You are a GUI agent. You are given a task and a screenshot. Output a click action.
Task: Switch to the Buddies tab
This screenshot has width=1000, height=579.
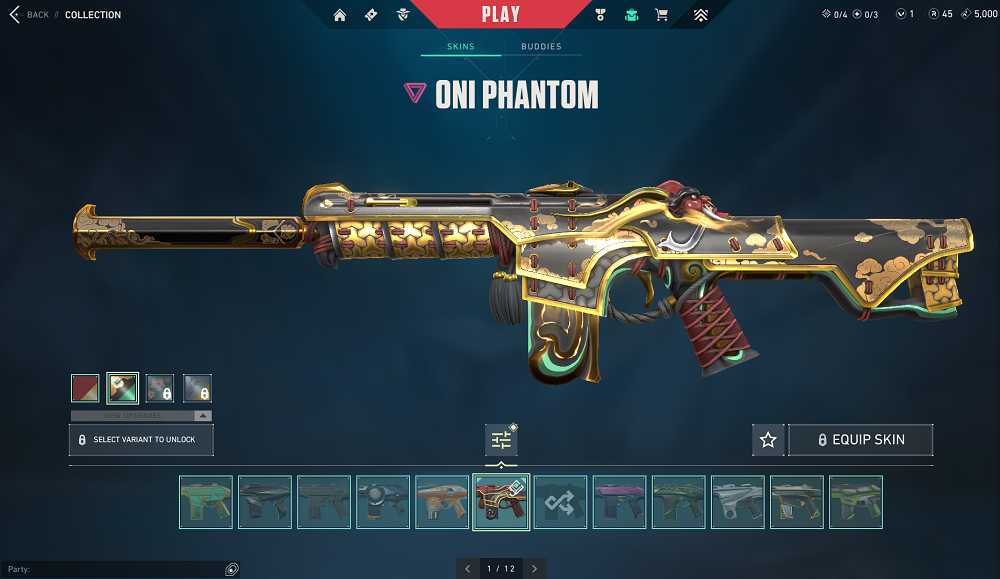click(541, 47)
